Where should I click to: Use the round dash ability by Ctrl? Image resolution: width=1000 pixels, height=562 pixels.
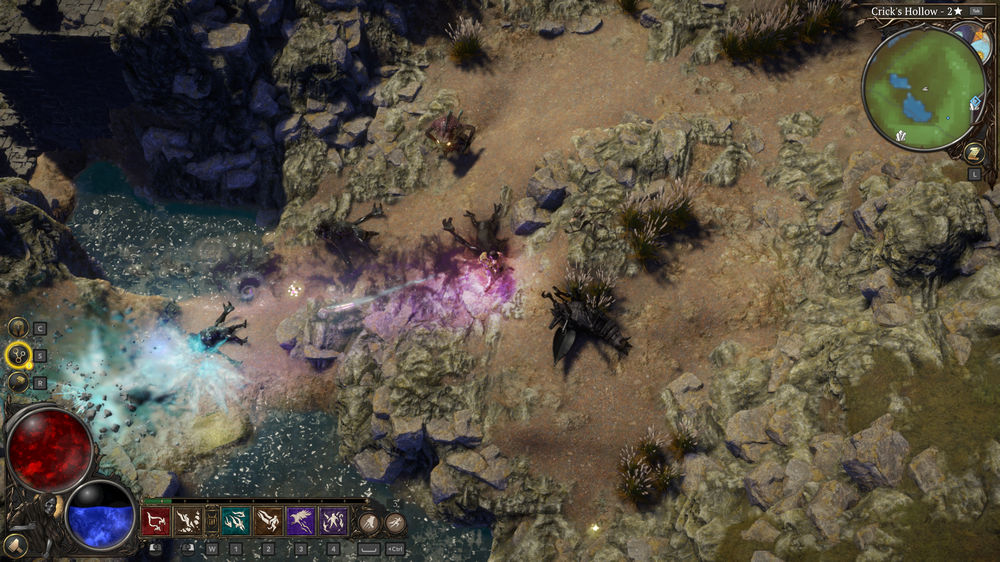[x=395, y=521]
